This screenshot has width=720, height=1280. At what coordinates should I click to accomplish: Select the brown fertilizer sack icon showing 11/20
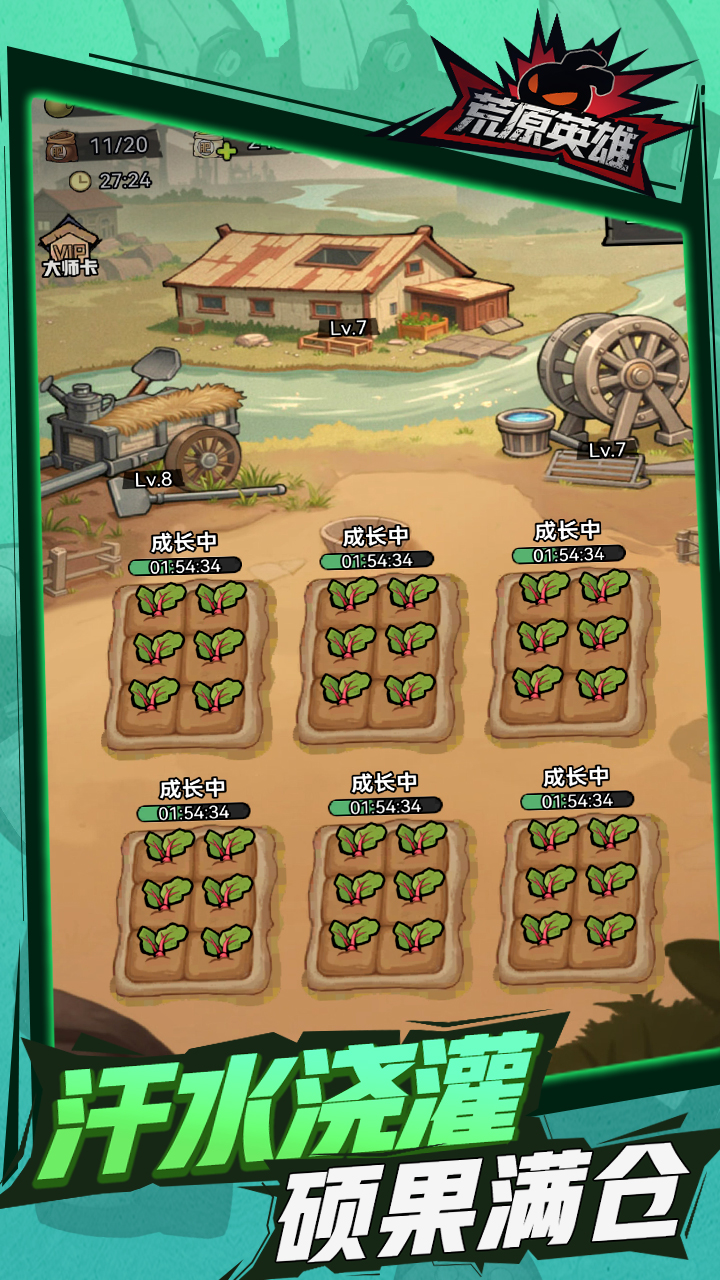[62, 147]
